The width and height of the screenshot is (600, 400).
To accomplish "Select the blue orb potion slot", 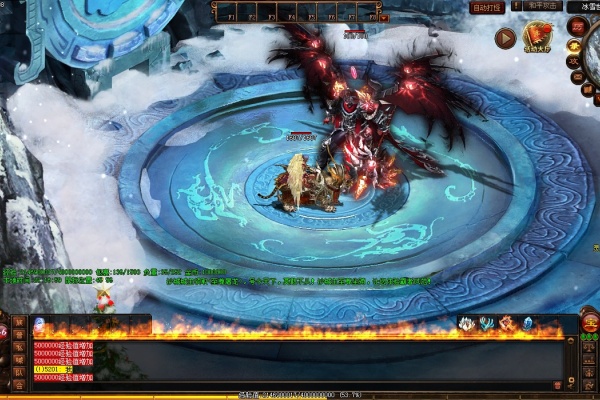I will tap(39, 323).
